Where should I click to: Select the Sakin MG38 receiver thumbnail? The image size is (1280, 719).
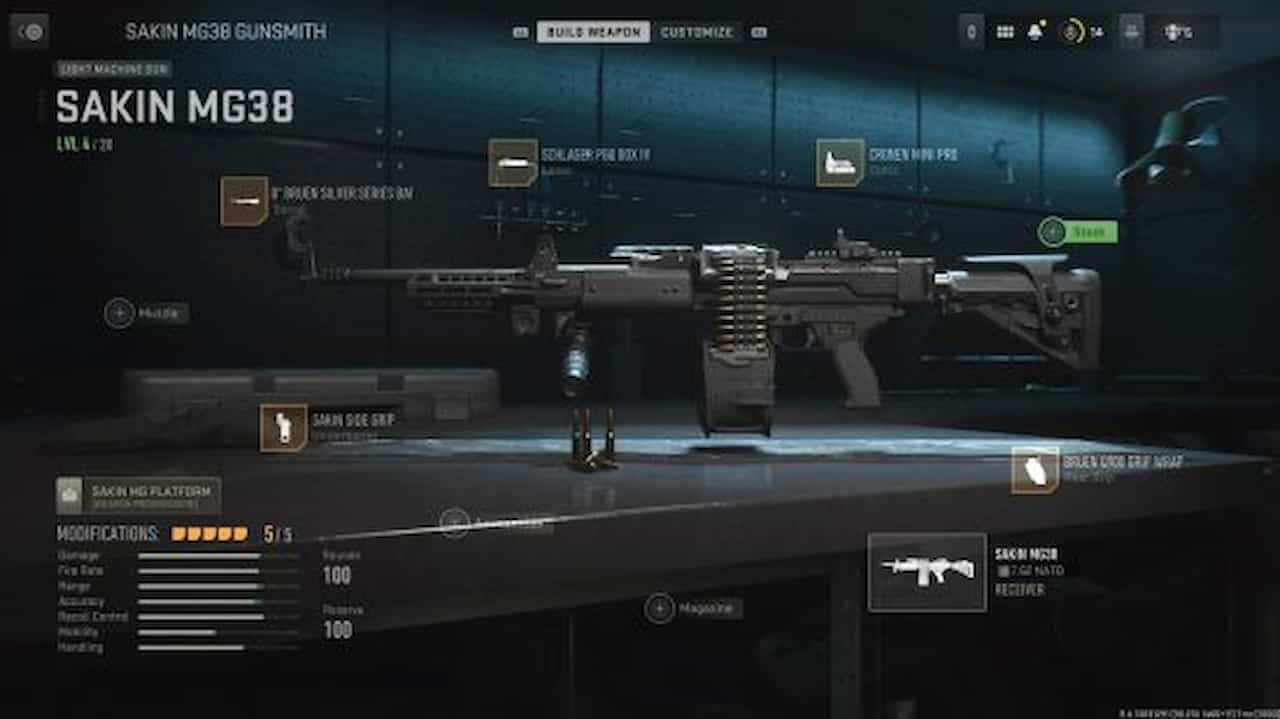tap(927, 571)
